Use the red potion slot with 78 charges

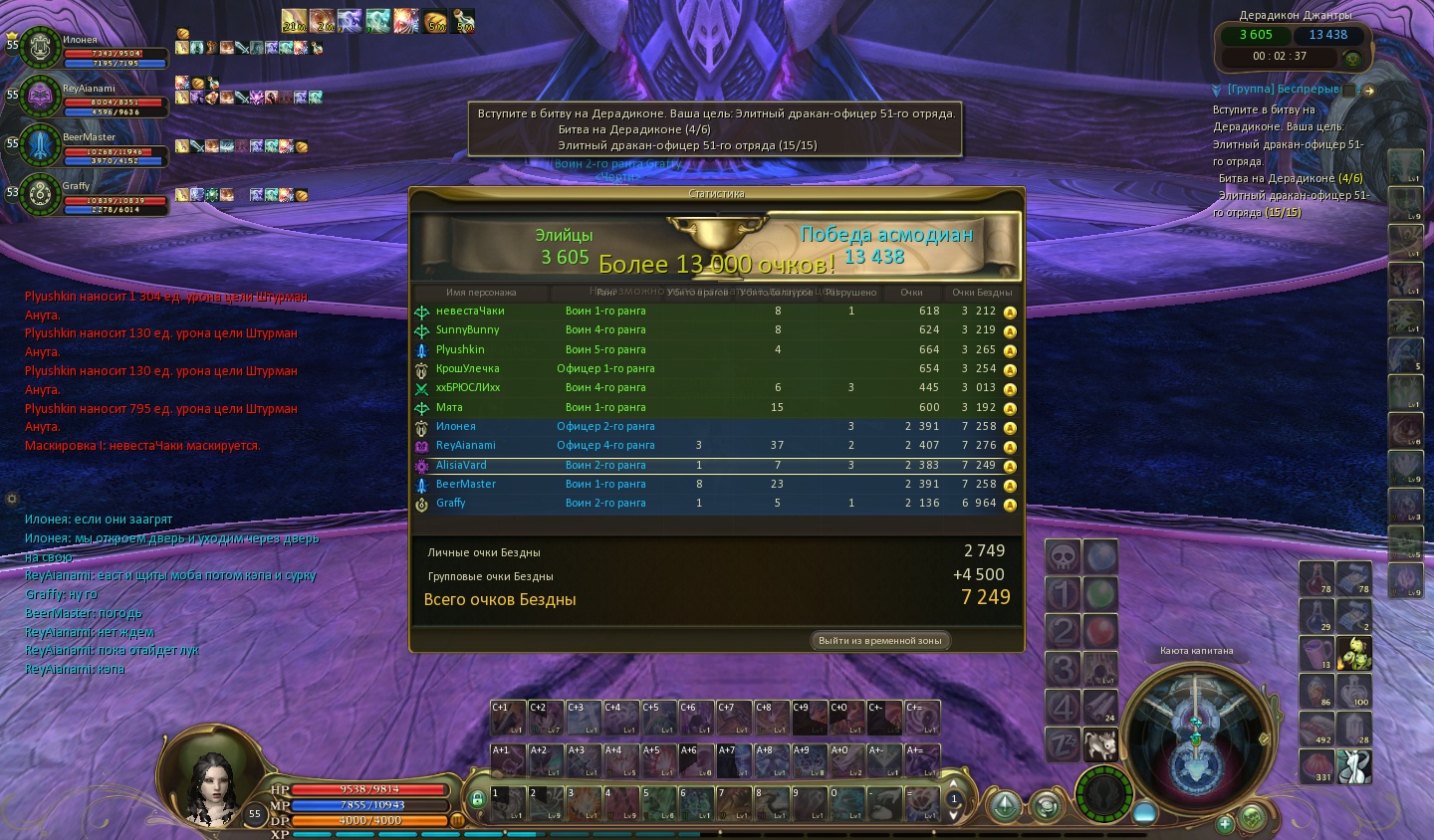pos(1316,578)
